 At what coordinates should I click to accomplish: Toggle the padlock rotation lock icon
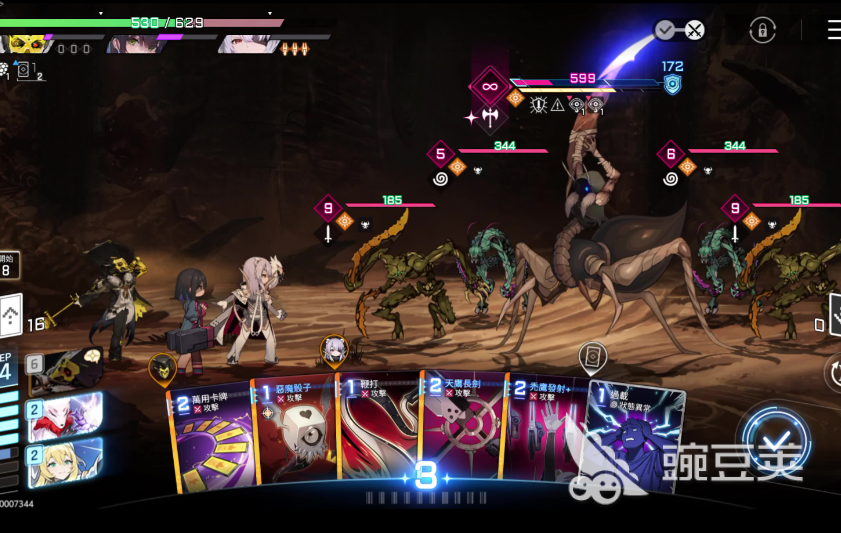coord(762,30)
